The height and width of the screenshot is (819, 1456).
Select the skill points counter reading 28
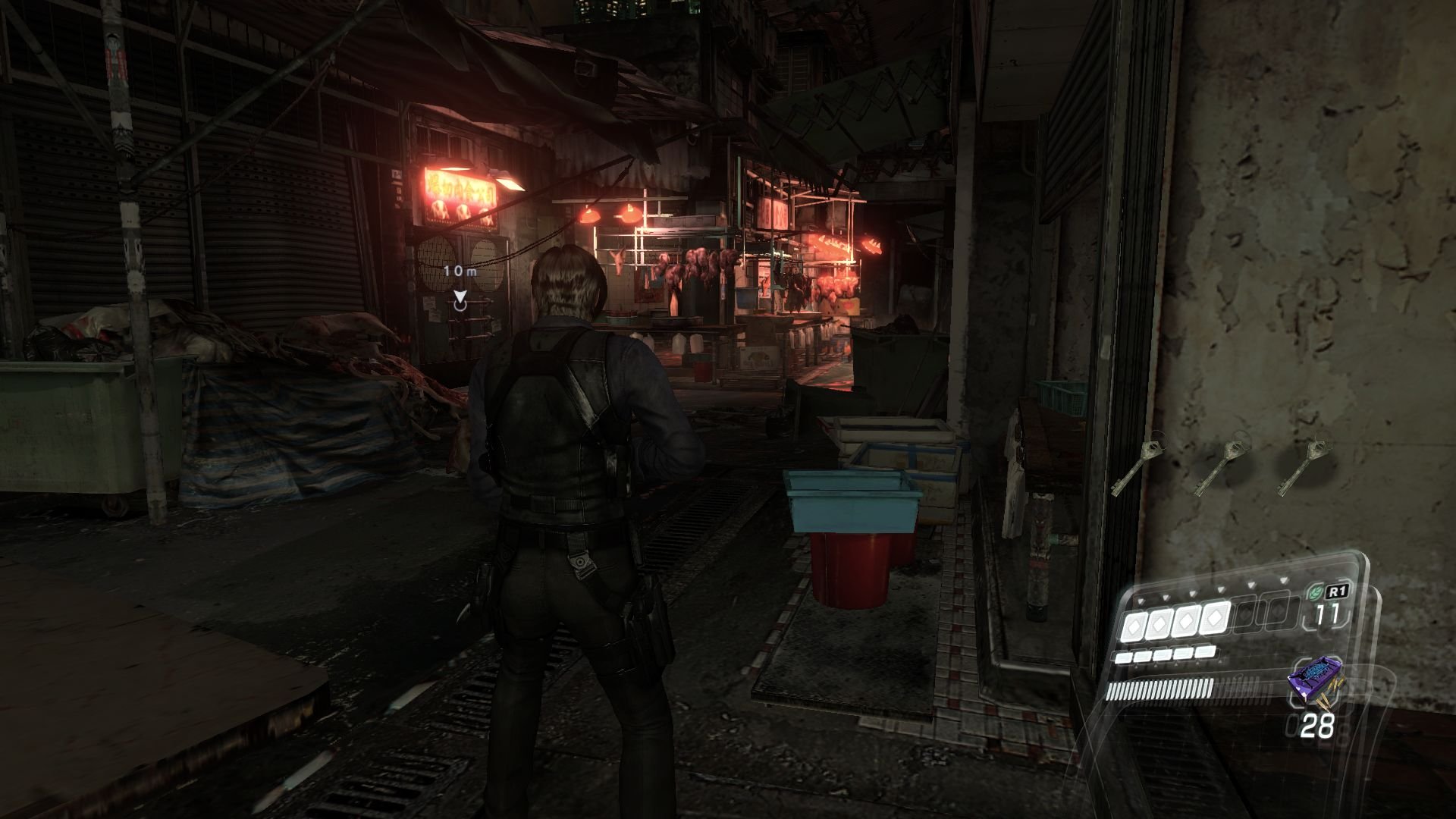tap(1318, 724)
